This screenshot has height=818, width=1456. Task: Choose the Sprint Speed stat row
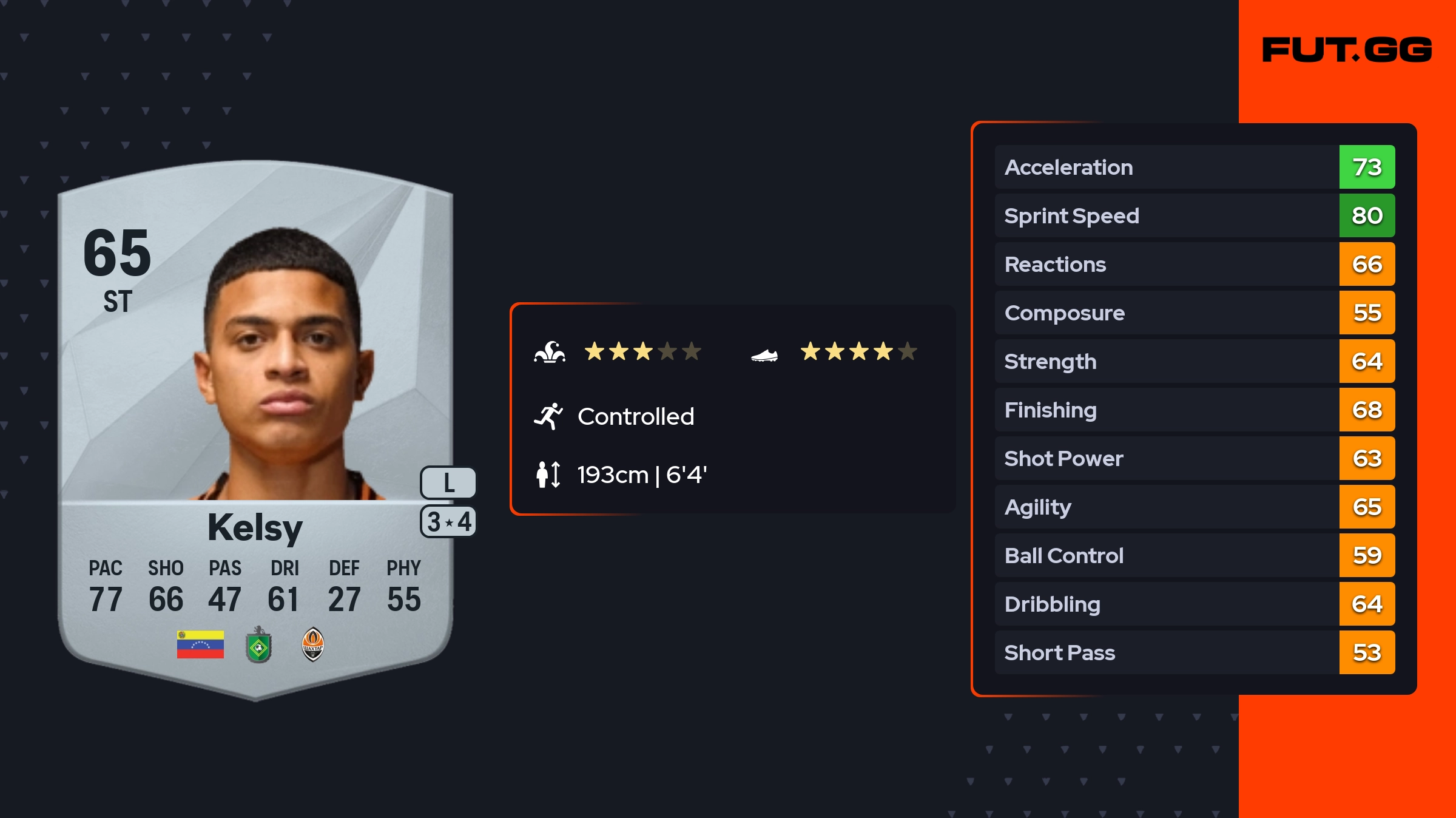click(x=1194, y=215)
